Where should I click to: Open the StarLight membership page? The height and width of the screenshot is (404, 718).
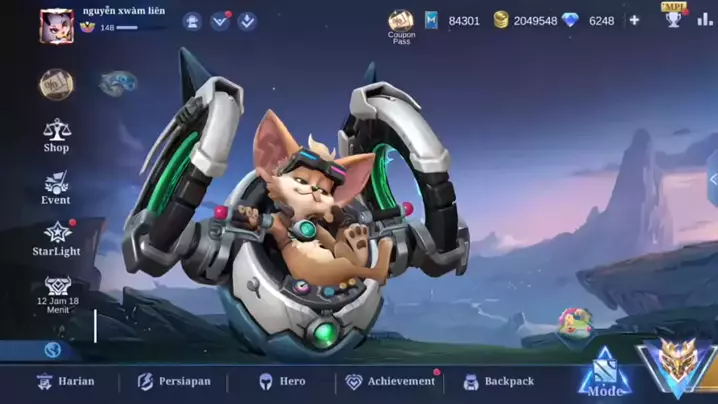[x=56, y=239]
